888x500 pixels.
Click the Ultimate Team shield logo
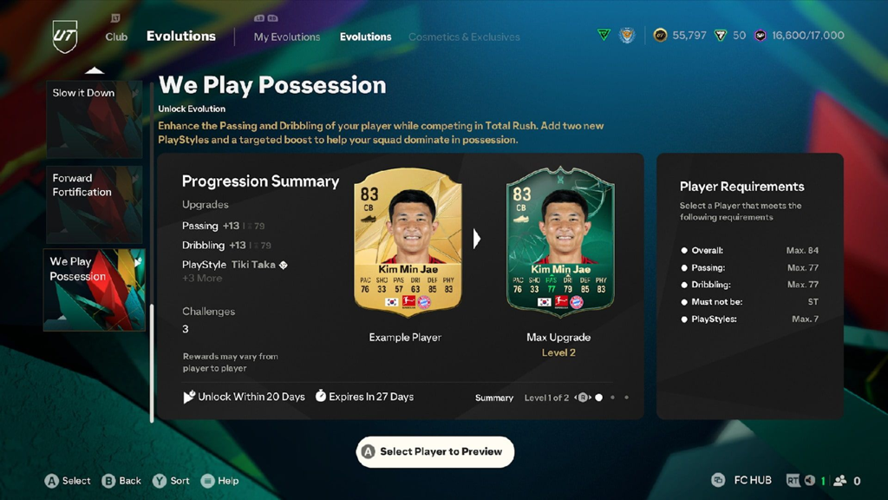tap(65, 36)
